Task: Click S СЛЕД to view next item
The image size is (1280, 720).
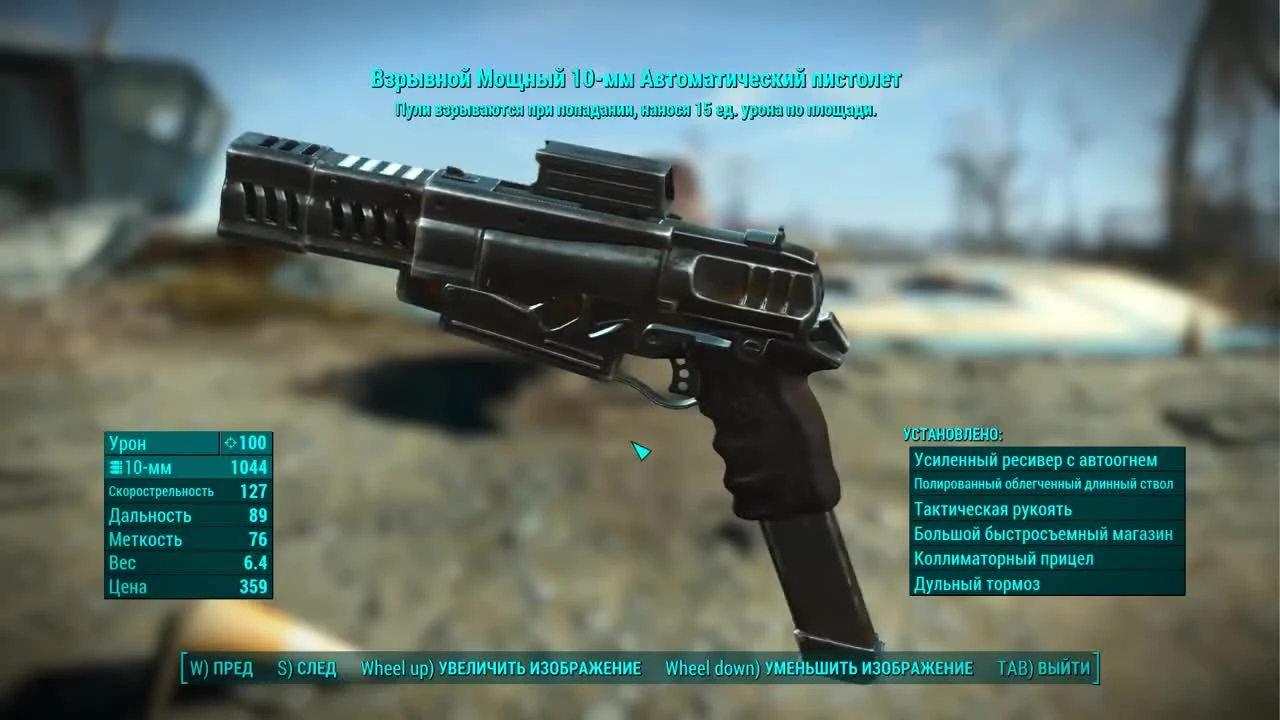Action: click(308, 667)
